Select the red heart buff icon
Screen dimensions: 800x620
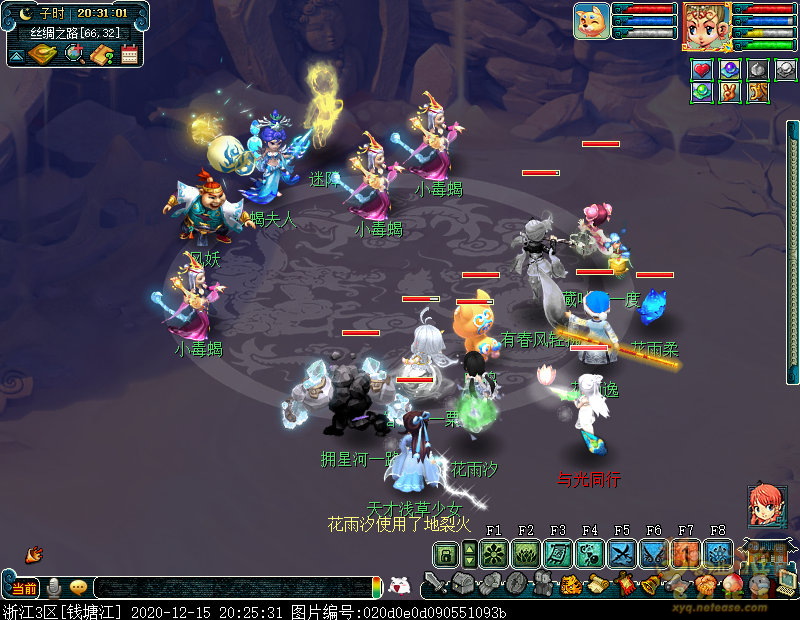(702, 69)
